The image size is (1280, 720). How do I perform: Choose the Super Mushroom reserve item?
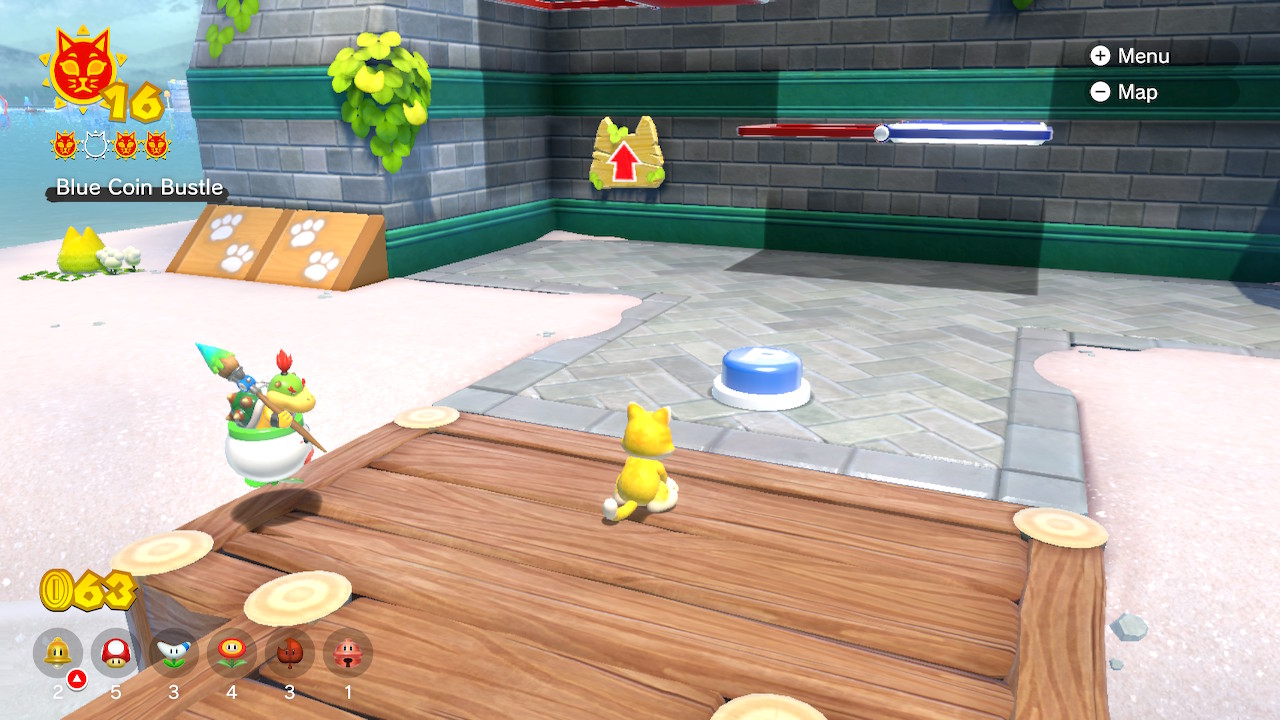pyautogui.click(x=116, y=653)
